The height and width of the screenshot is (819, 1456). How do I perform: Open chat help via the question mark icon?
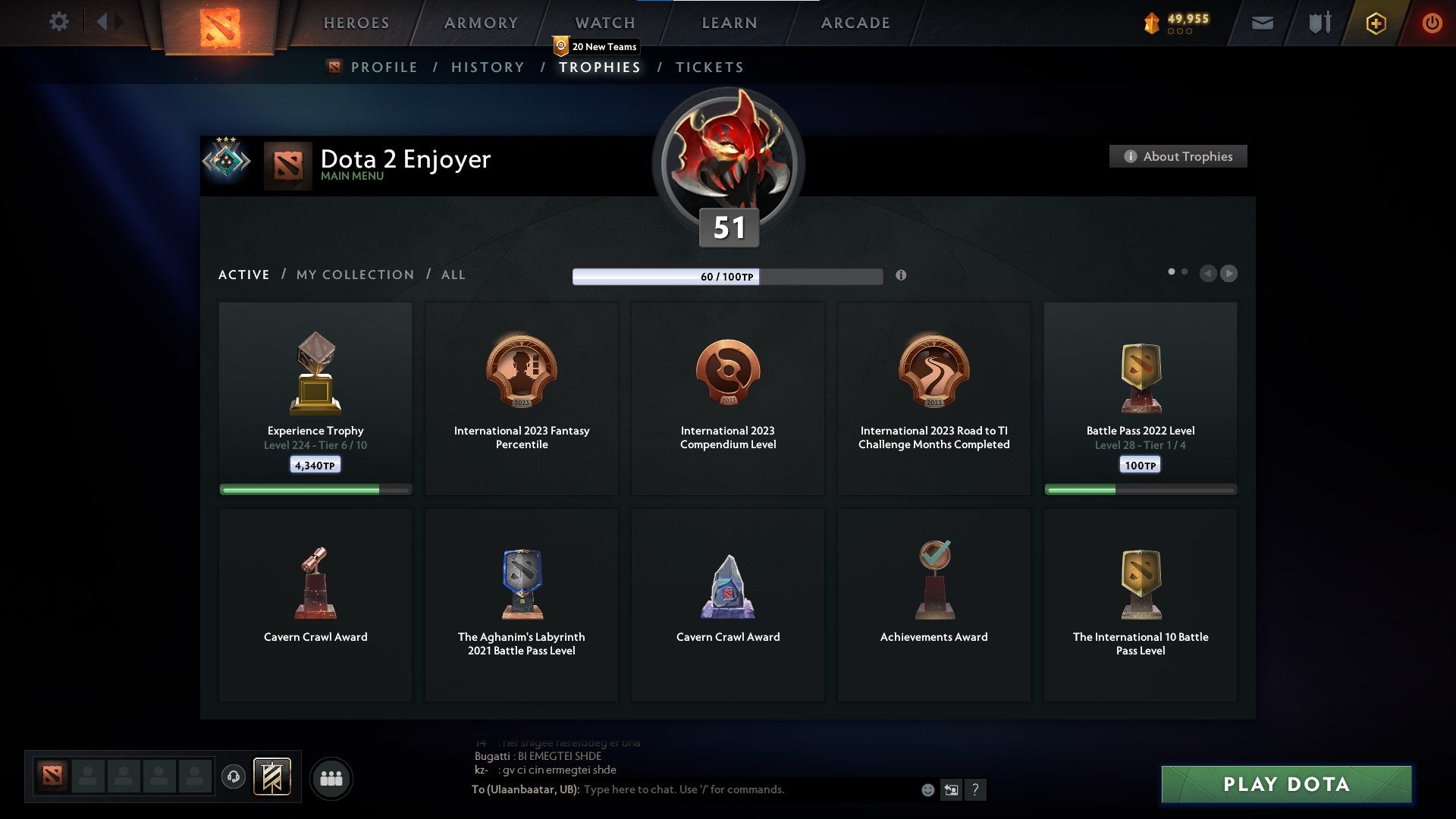[975, 789]
